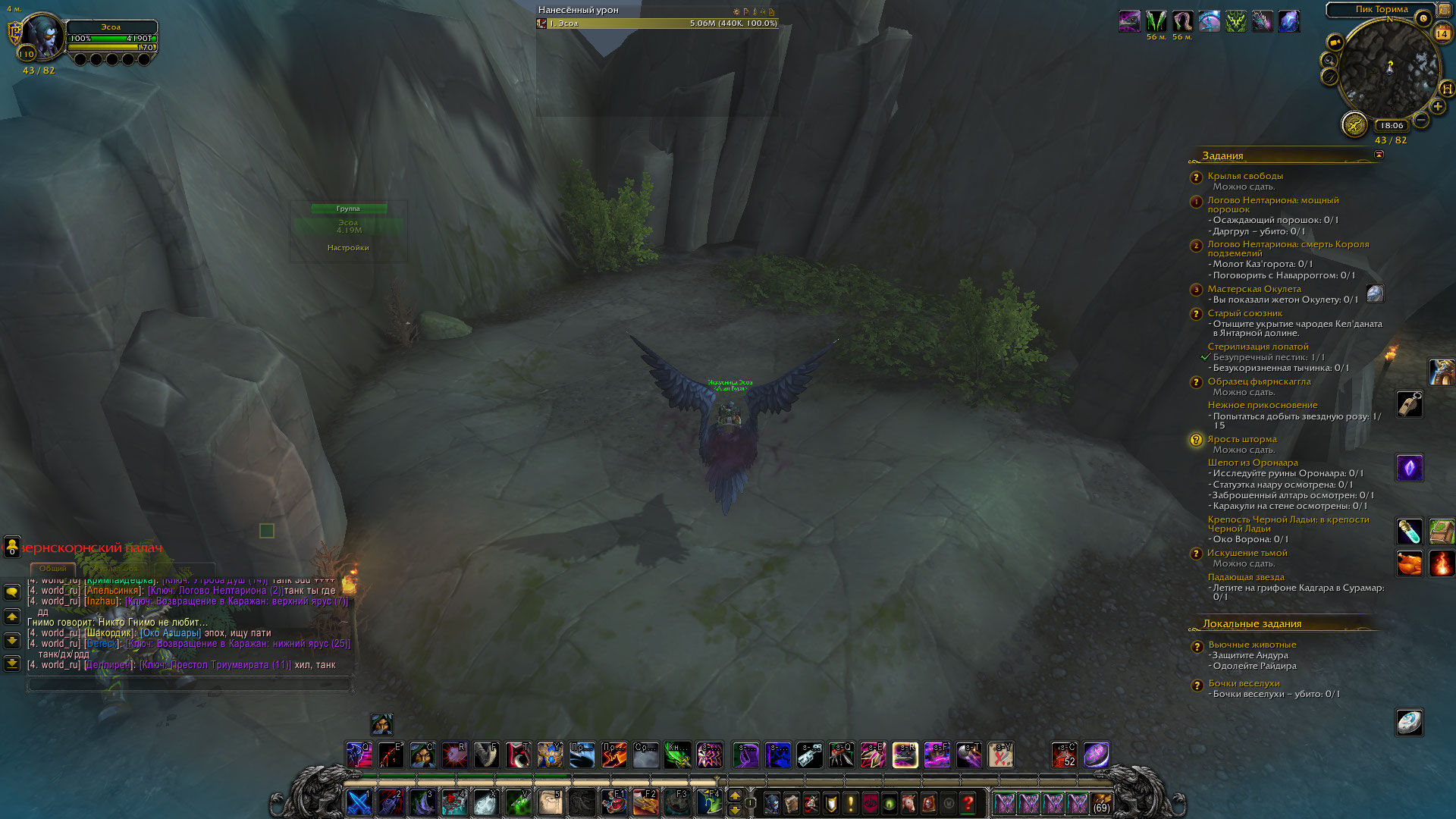Zoom in the minimap with plus button
Screen dimensions: 1456x819
(x=1438, y=107)
